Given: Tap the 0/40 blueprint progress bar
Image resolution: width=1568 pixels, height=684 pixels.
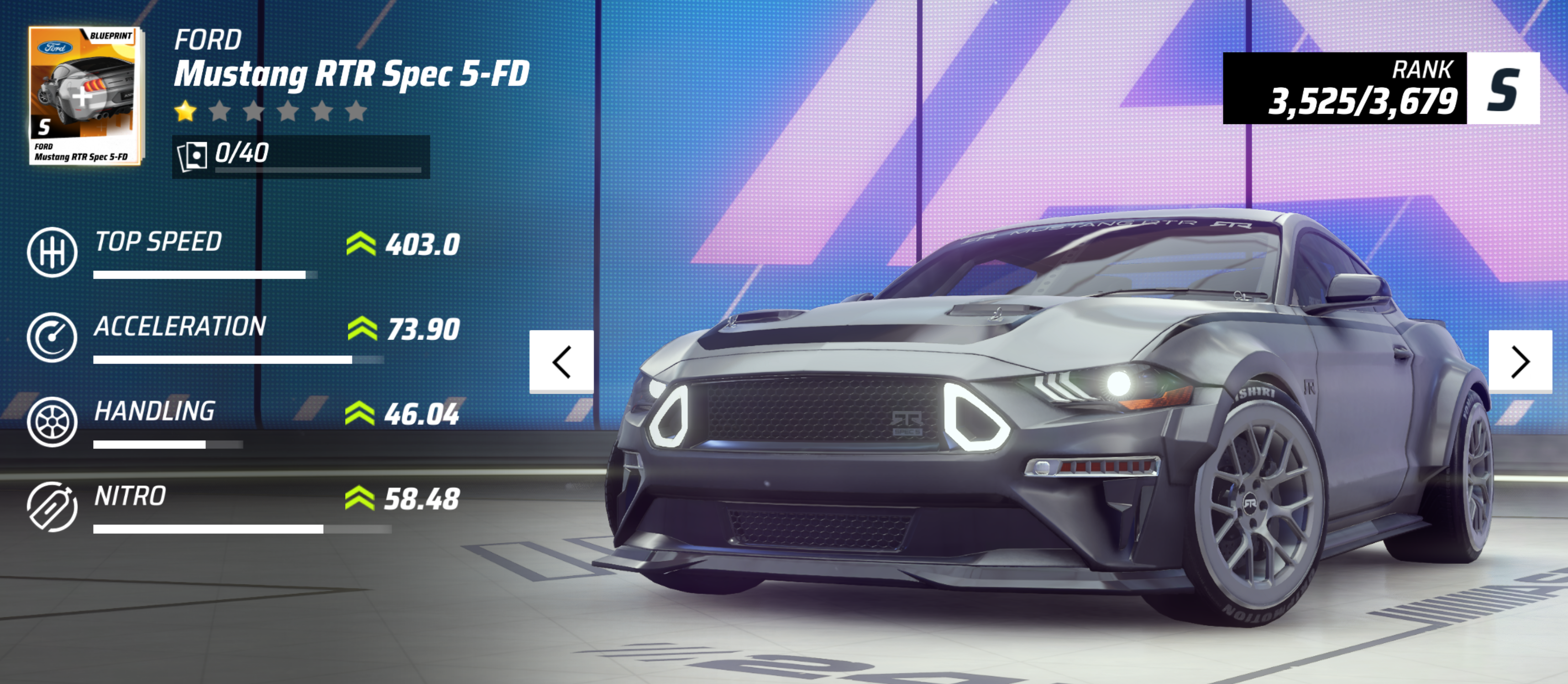Looking at the screenshot, I should [x=301, y=157].
